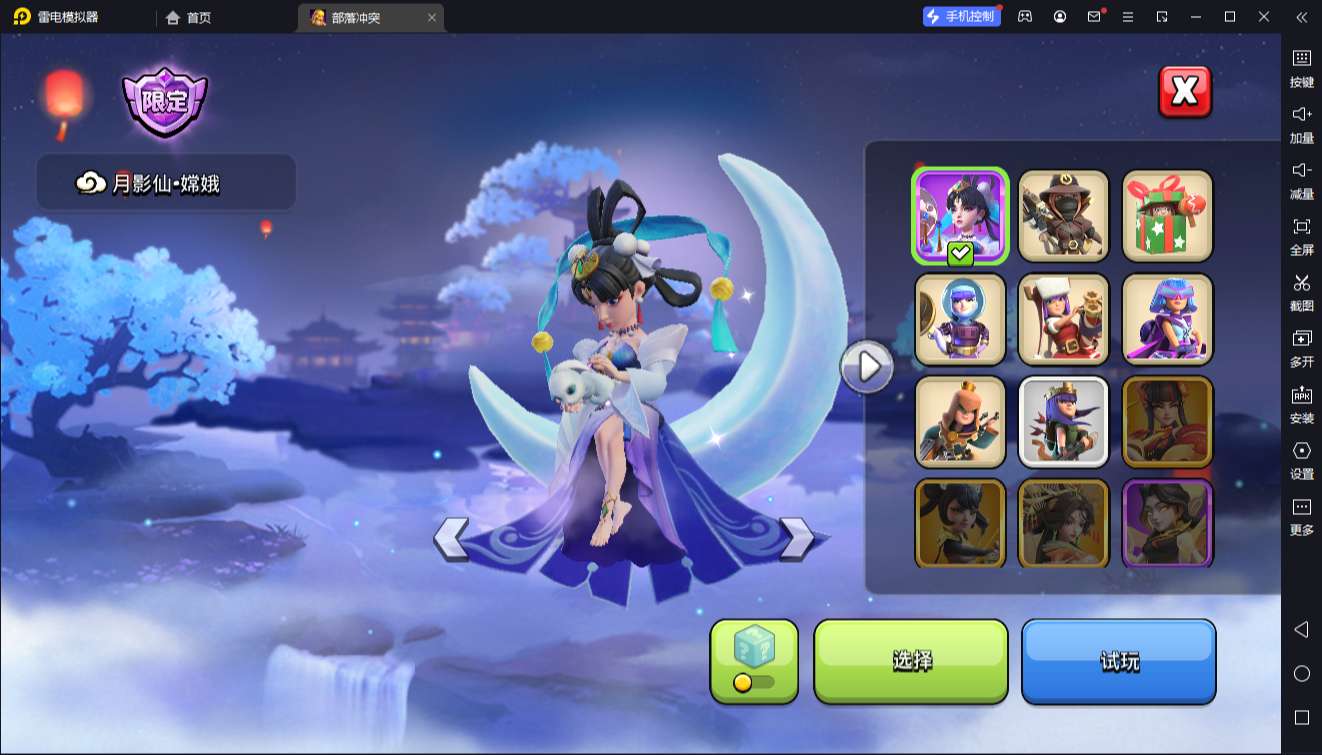The height and width of the screenshot is (755, 1322).
Task: Click the 选择 (Select) green button
Action: (x=911, y=661)
